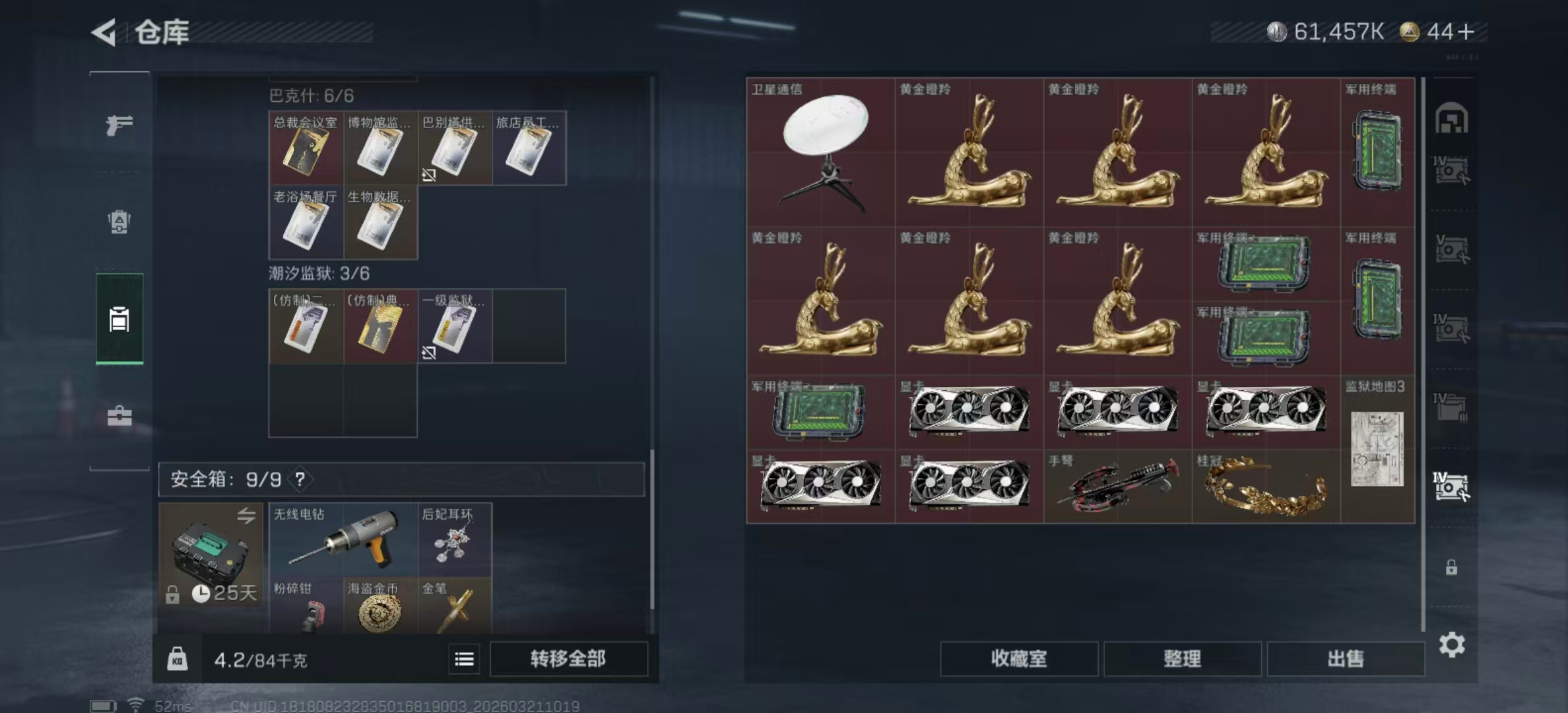Click the helmet tab icon on right sidebar

click(x=1451, y=120)
